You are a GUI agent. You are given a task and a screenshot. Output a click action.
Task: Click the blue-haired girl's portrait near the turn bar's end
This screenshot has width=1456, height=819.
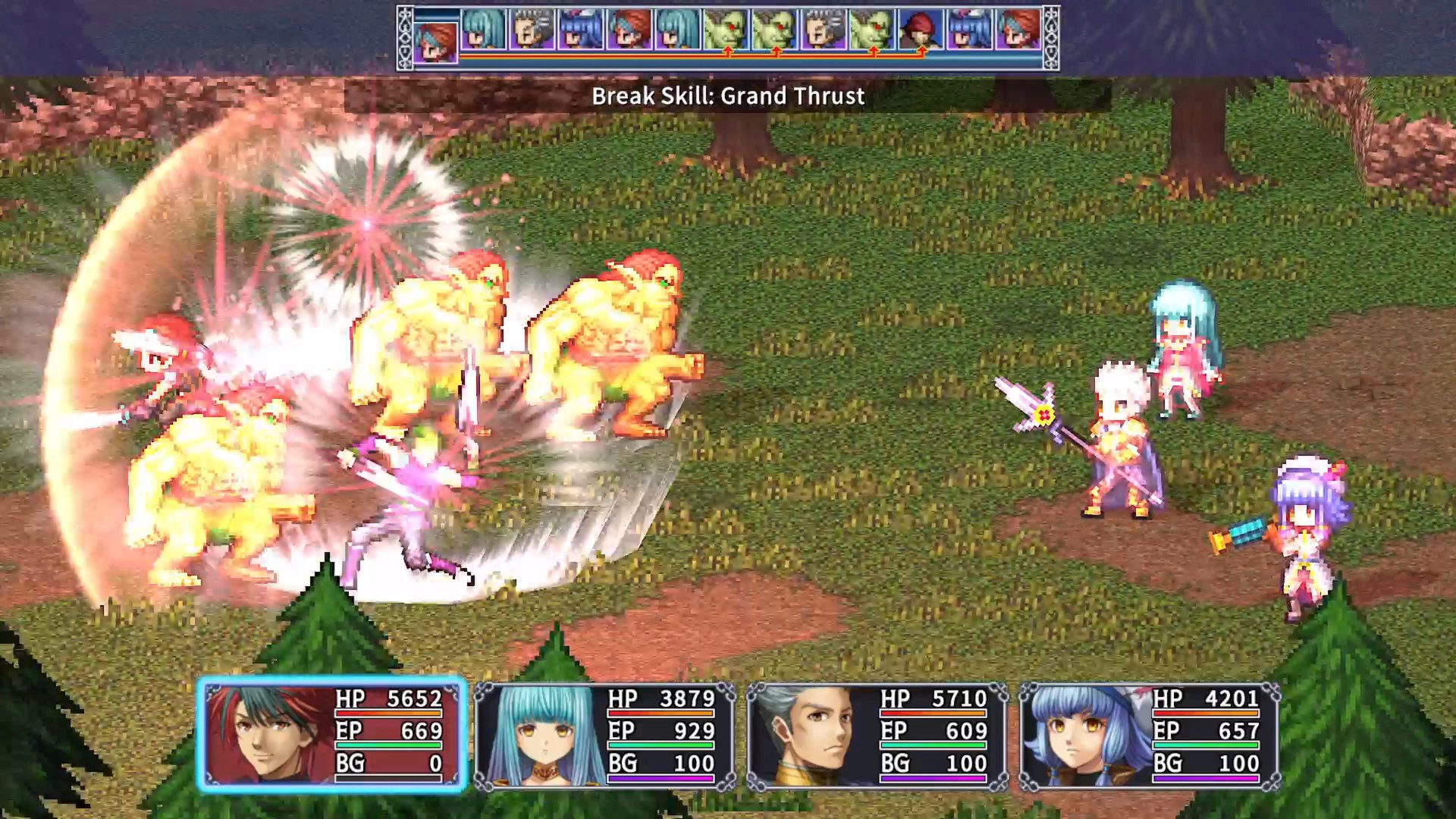point(971,32)
